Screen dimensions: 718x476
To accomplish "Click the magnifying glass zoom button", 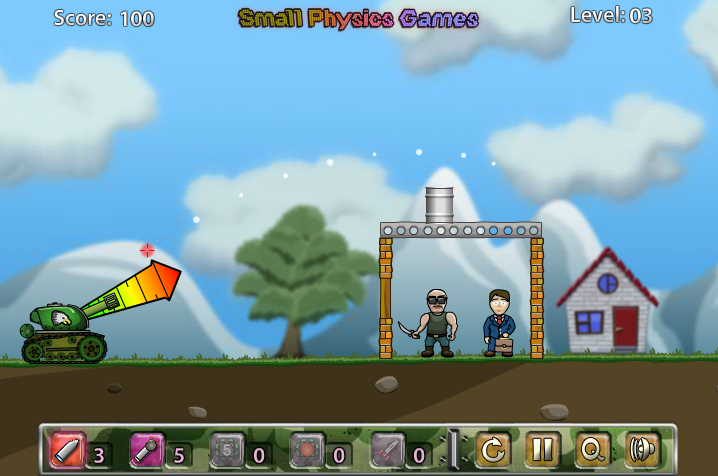I will click(593, 449).
